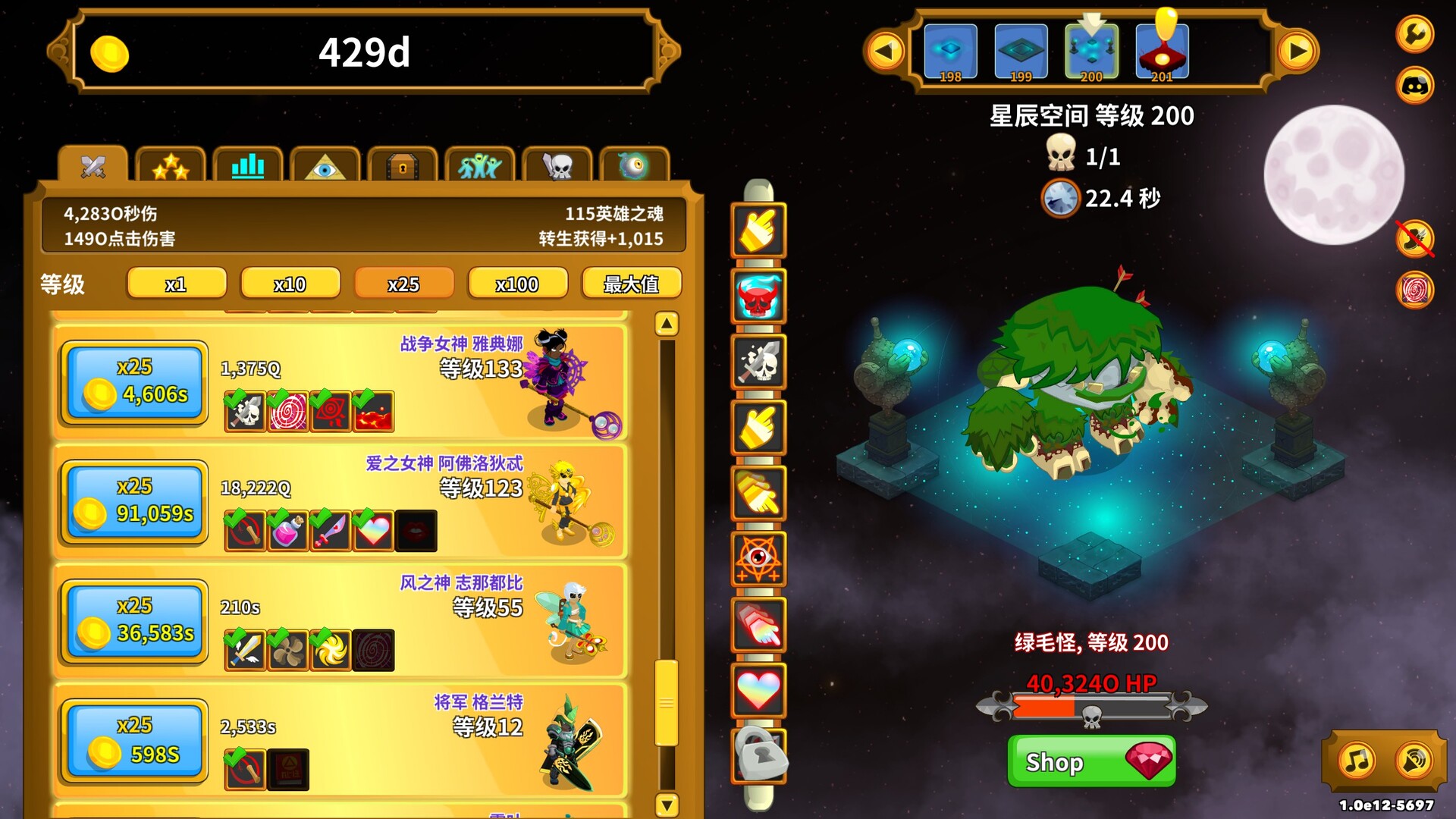
Task: Pick the 最大值 max level option
Action: click(631, 284)
